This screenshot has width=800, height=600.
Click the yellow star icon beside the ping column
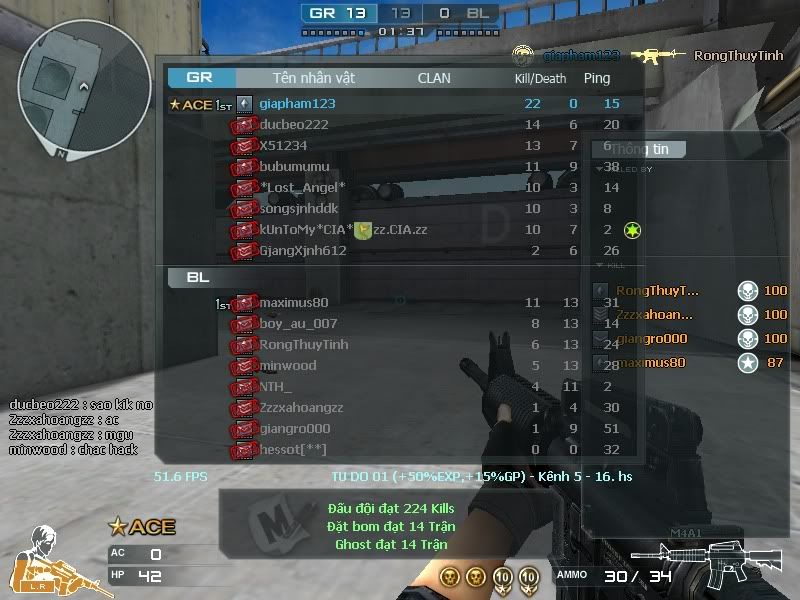coord(632,231)
